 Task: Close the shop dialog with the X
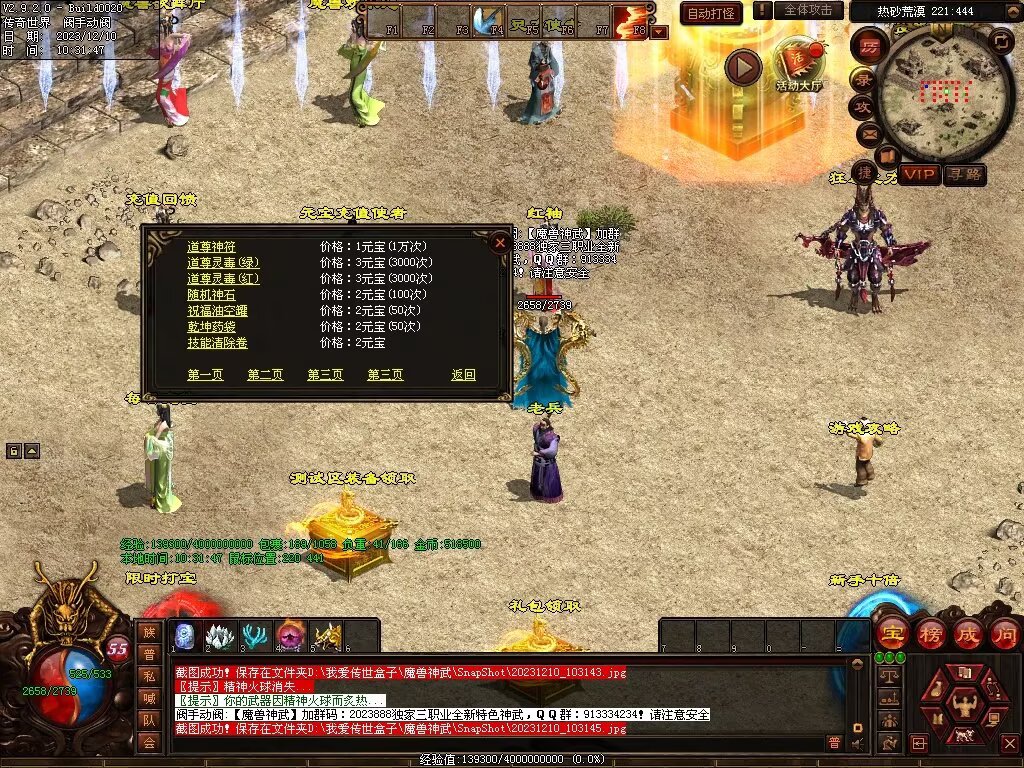coord(500,242)
